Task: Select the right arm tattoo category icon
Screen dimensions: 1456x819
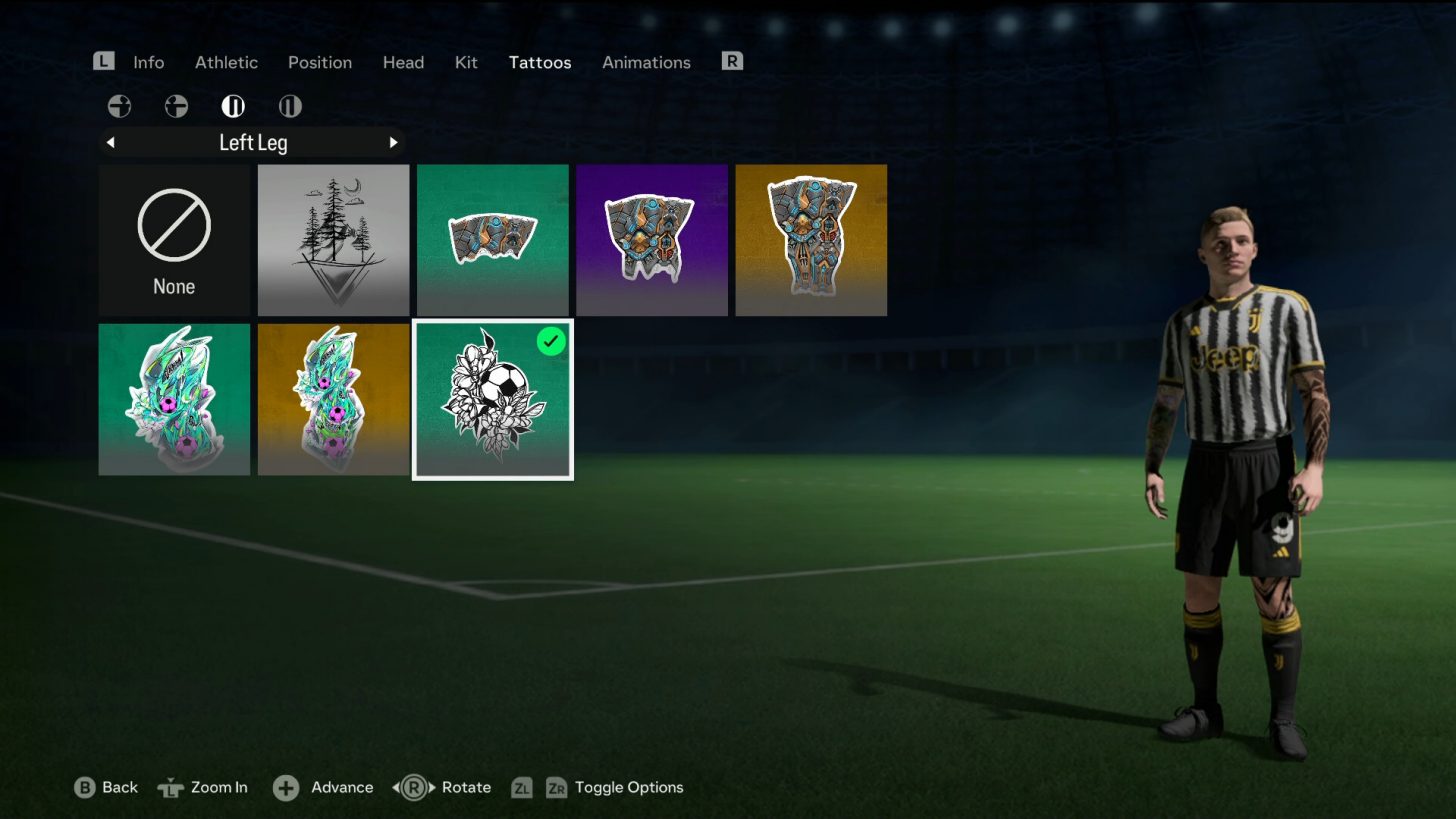Action: pyautogui.click(x=176, y=106)
